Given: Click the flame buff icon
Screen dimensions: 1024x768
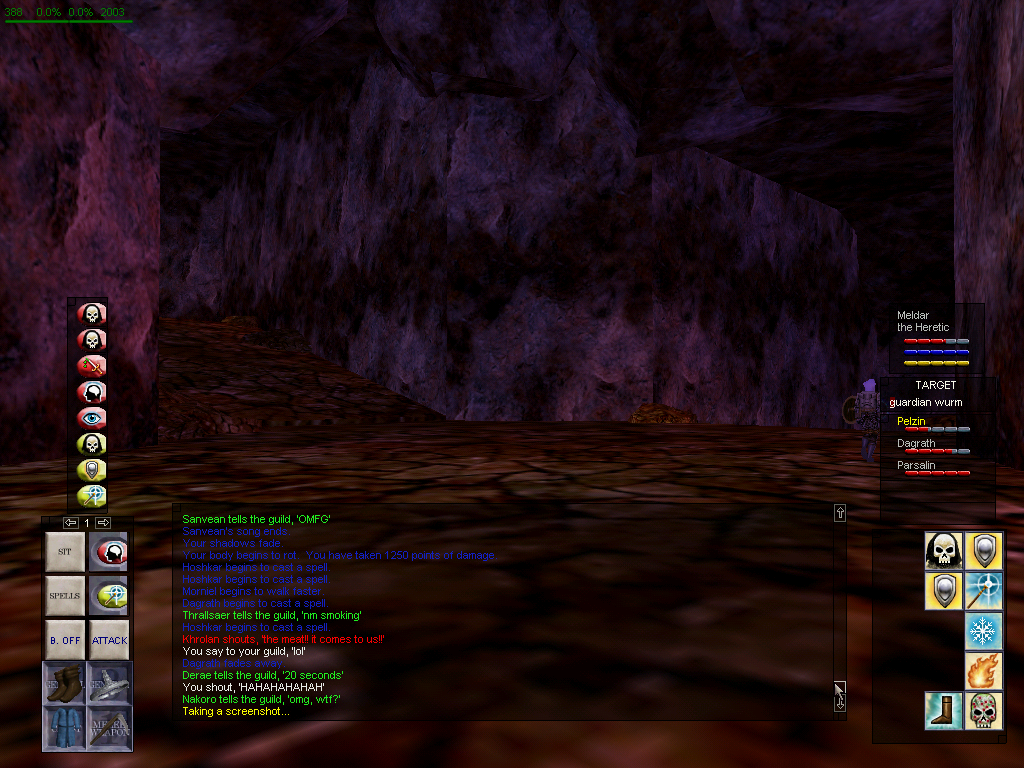Looking at the screenshot, I should [x=984, y=671].
